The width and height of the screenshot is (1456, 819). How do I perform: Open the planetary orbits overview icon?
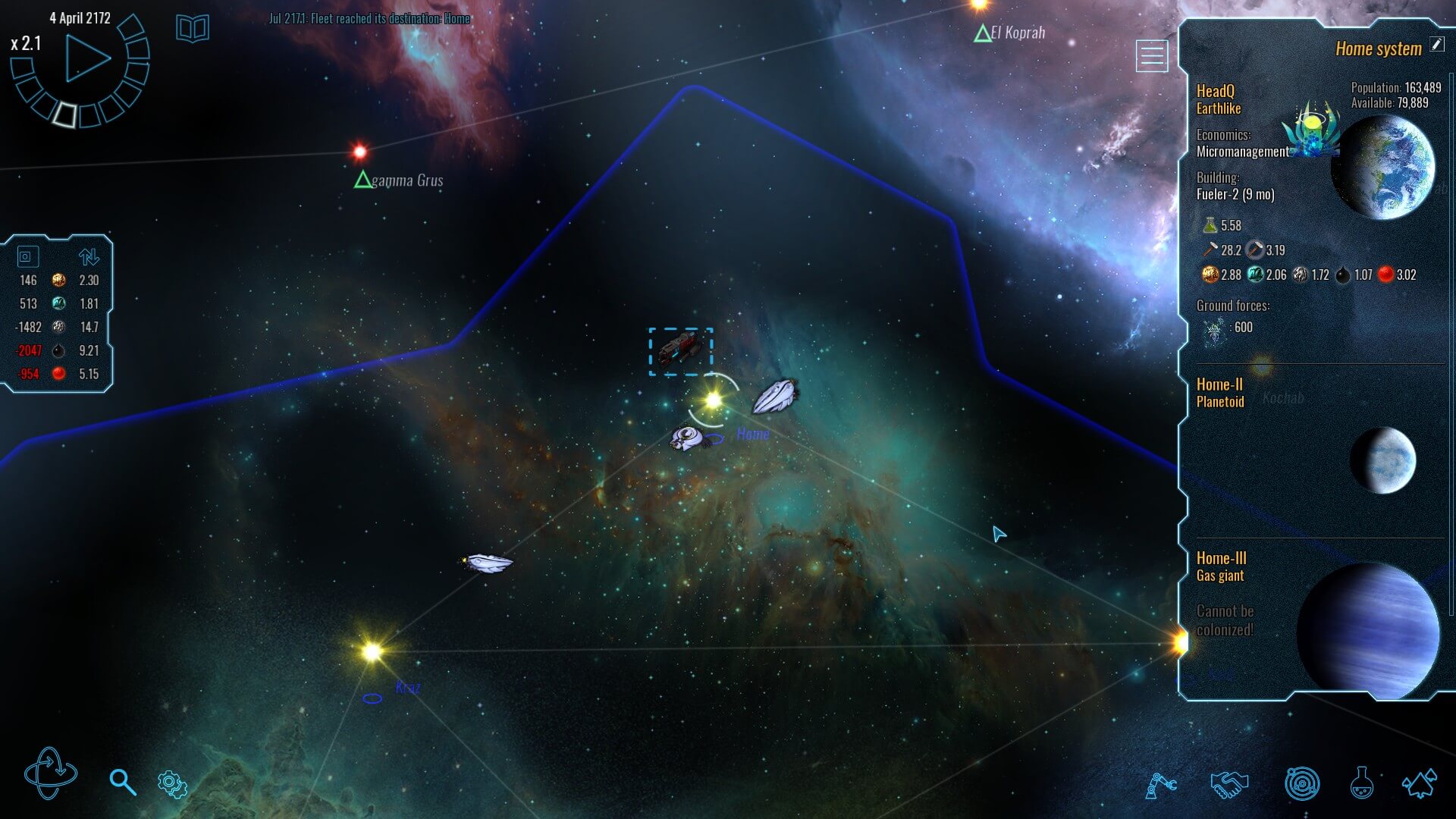pyautogui.click(x=1301, y=784)
